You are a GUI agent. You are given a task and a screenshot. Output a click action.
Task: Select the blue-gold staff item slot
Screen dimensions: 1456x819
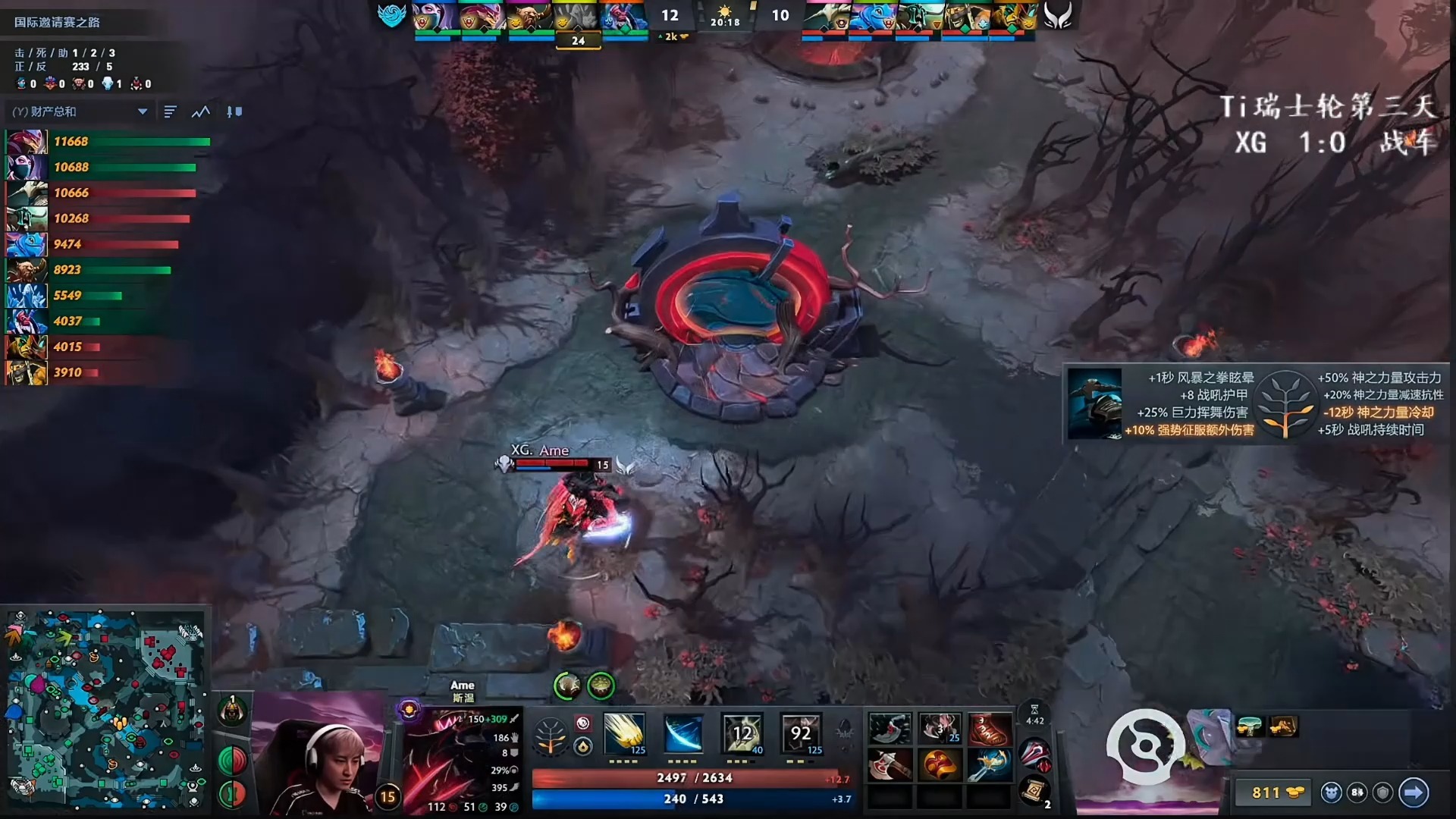coord(989,765)
